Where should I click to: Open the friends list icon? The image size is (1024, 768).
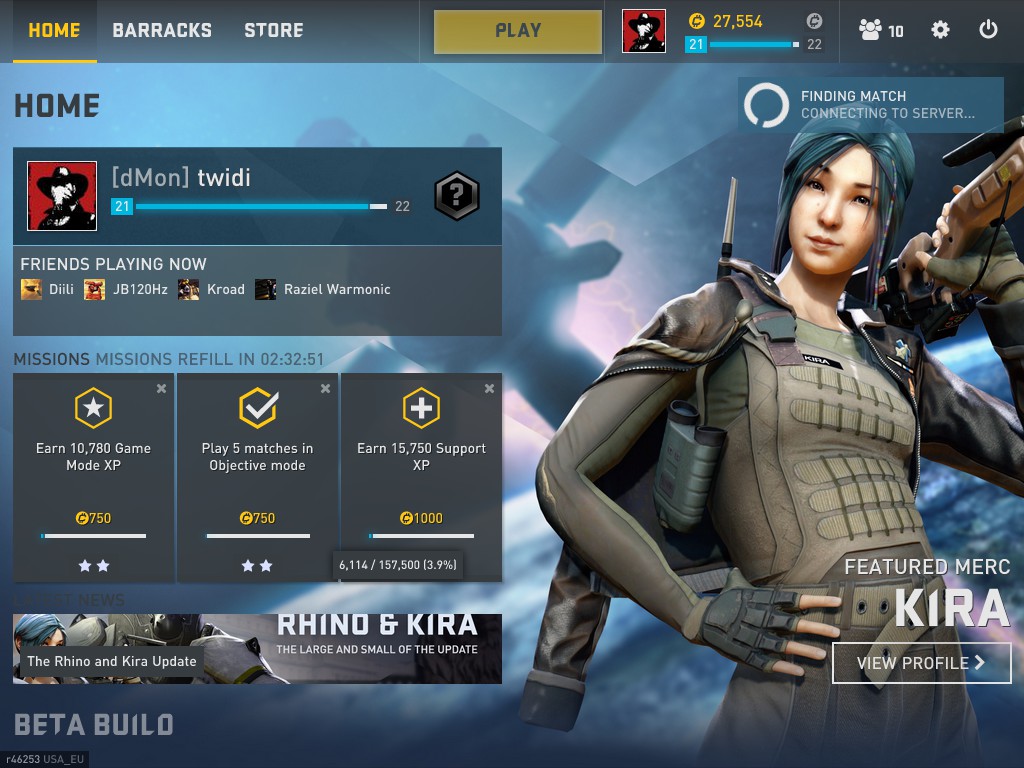coord(880,30)
